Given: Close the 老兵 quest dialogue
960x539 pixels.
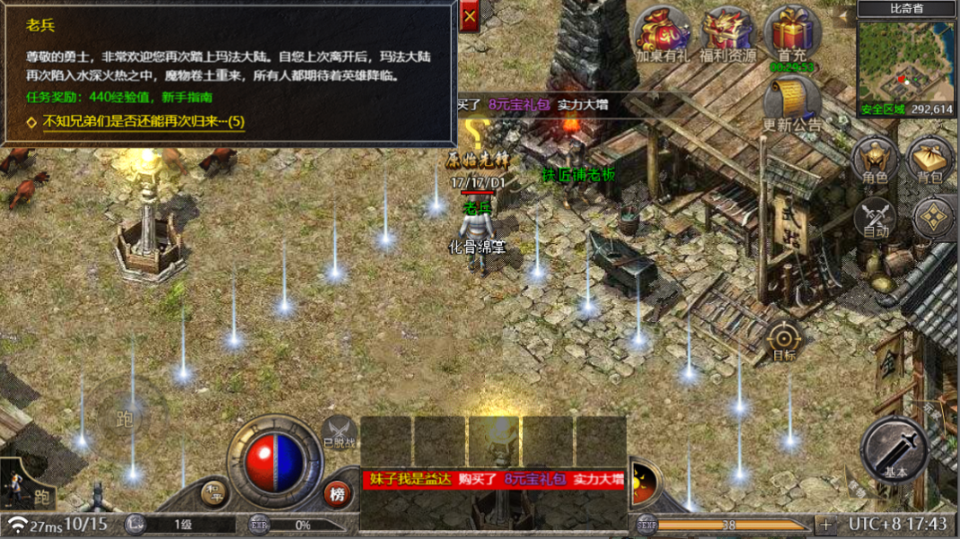Looking at the screenshot, I should coord(469,16).
